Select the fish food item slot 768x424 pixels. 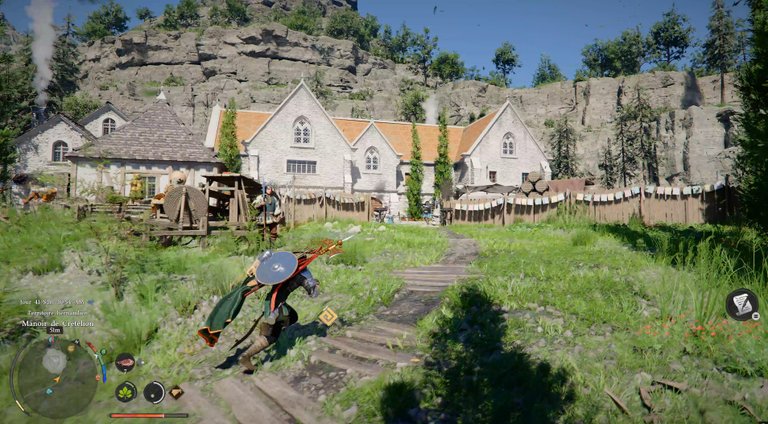125,363
